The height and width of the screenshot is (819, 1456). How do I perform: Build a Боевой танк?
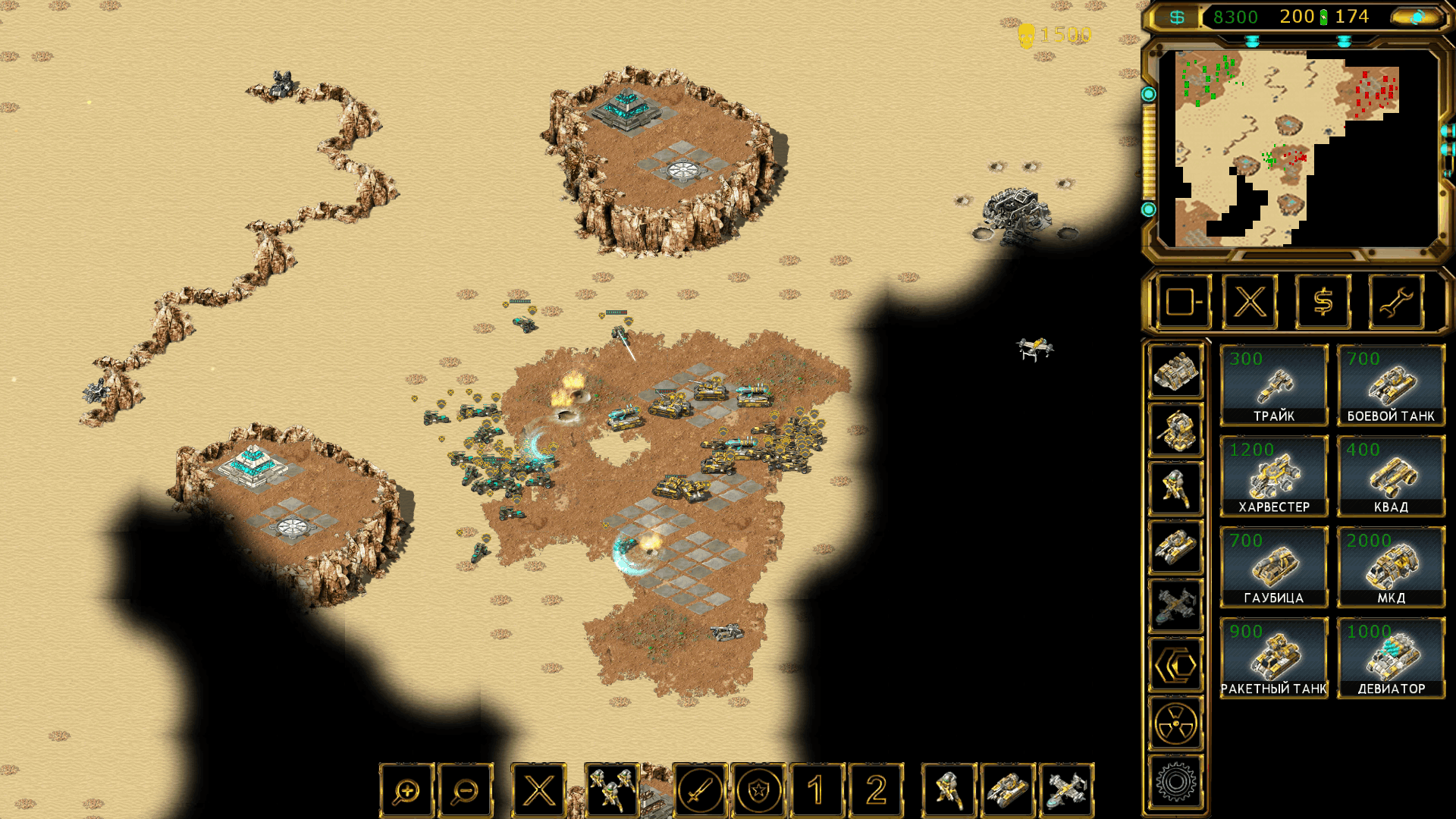tap(1391, 385)
